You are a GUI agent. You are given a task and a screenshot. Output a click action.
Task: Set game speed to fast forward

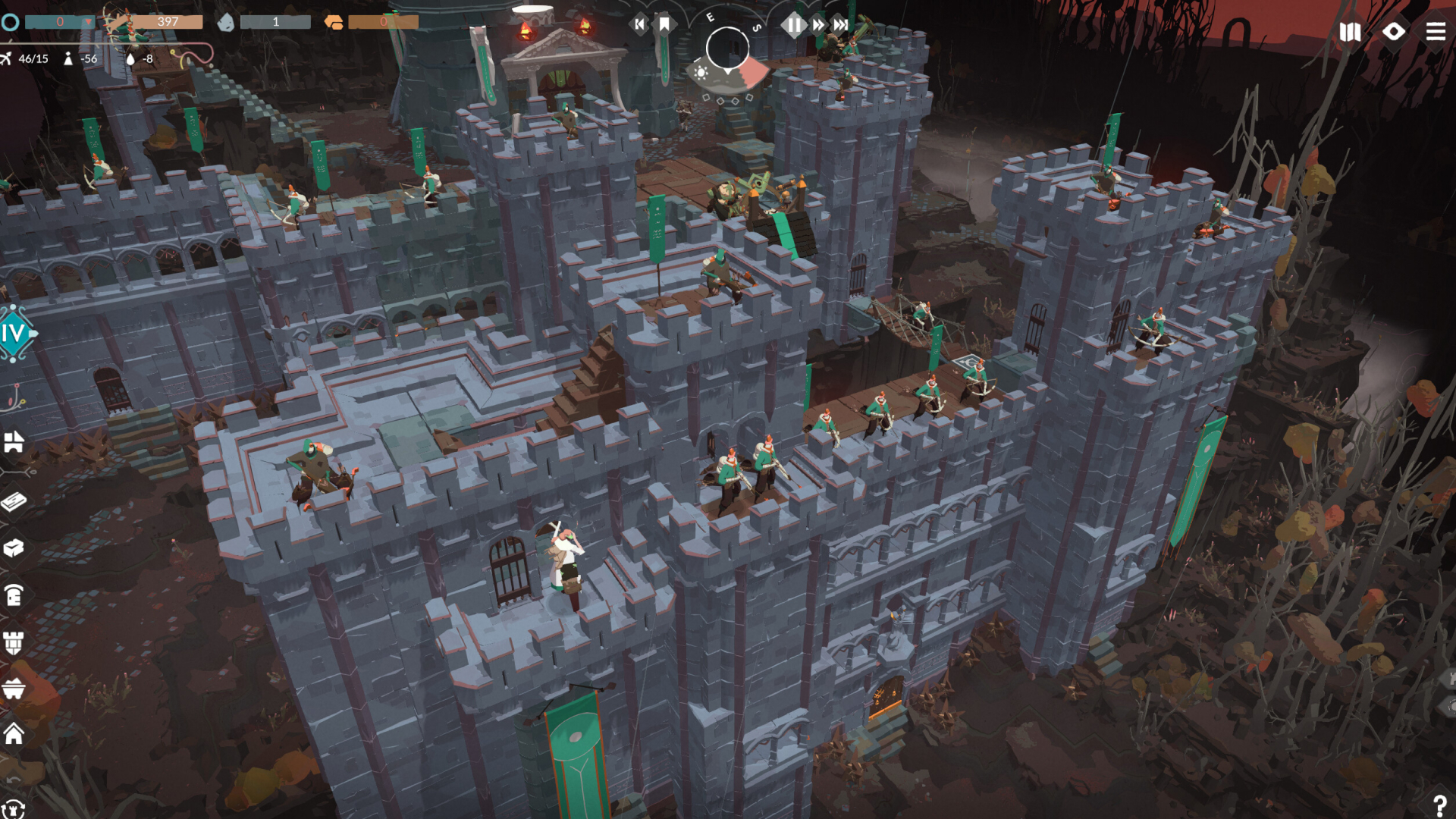click(818, 25)
